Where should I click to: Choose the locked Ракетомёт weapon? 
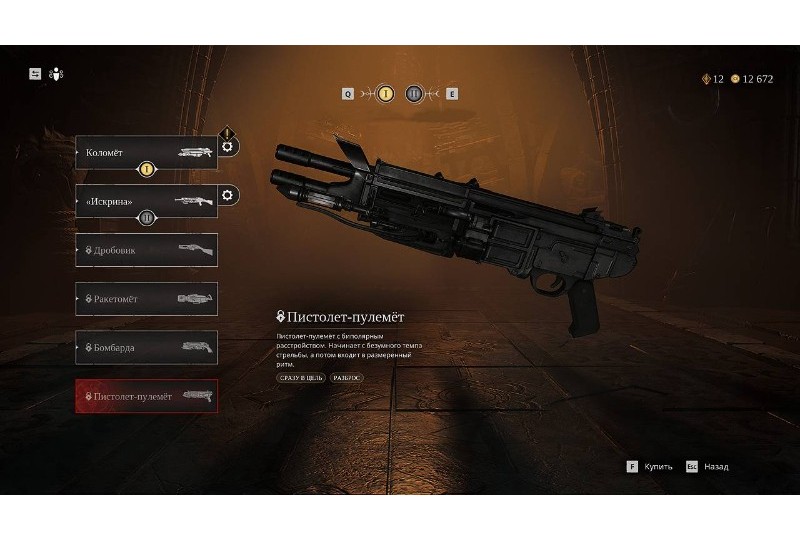[146, 299]
